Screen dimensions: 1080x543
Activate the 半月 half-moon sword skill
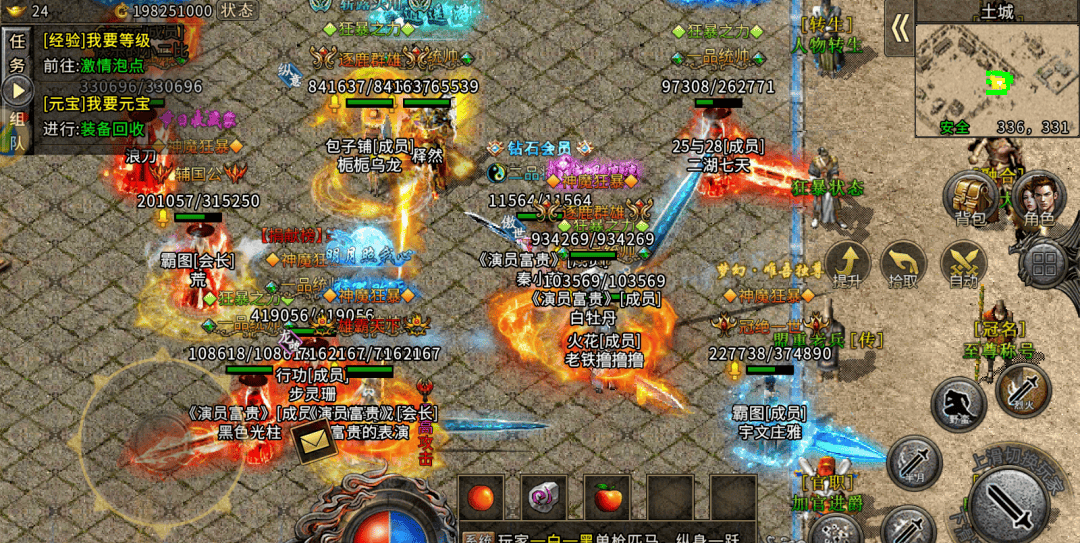pyautogui.click(x=914, y=462)
